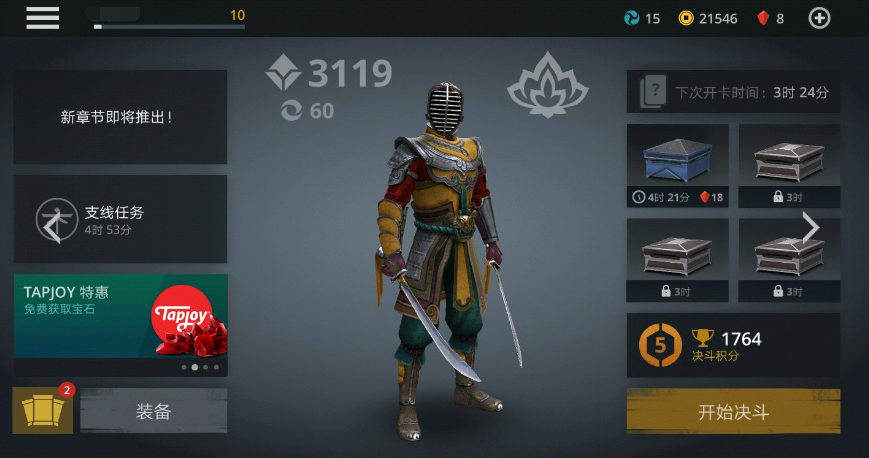The height and width of the screenshot is (458, 869).
Task: Open the 装备 equipment screen
Action: tap(153, 411)
